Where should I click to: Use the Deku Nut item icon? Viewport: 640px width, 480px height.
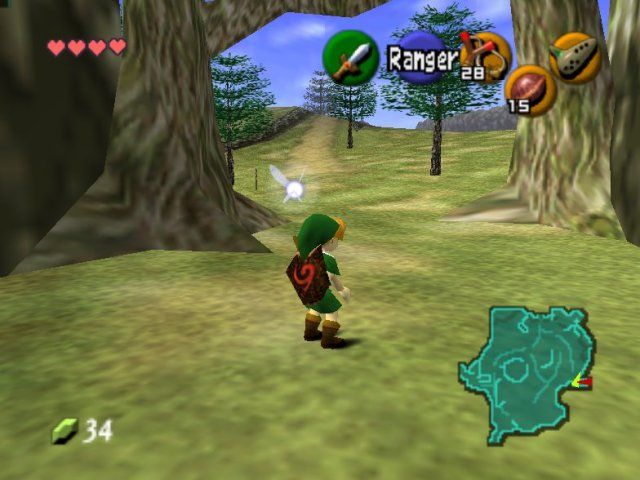[530, 90]
